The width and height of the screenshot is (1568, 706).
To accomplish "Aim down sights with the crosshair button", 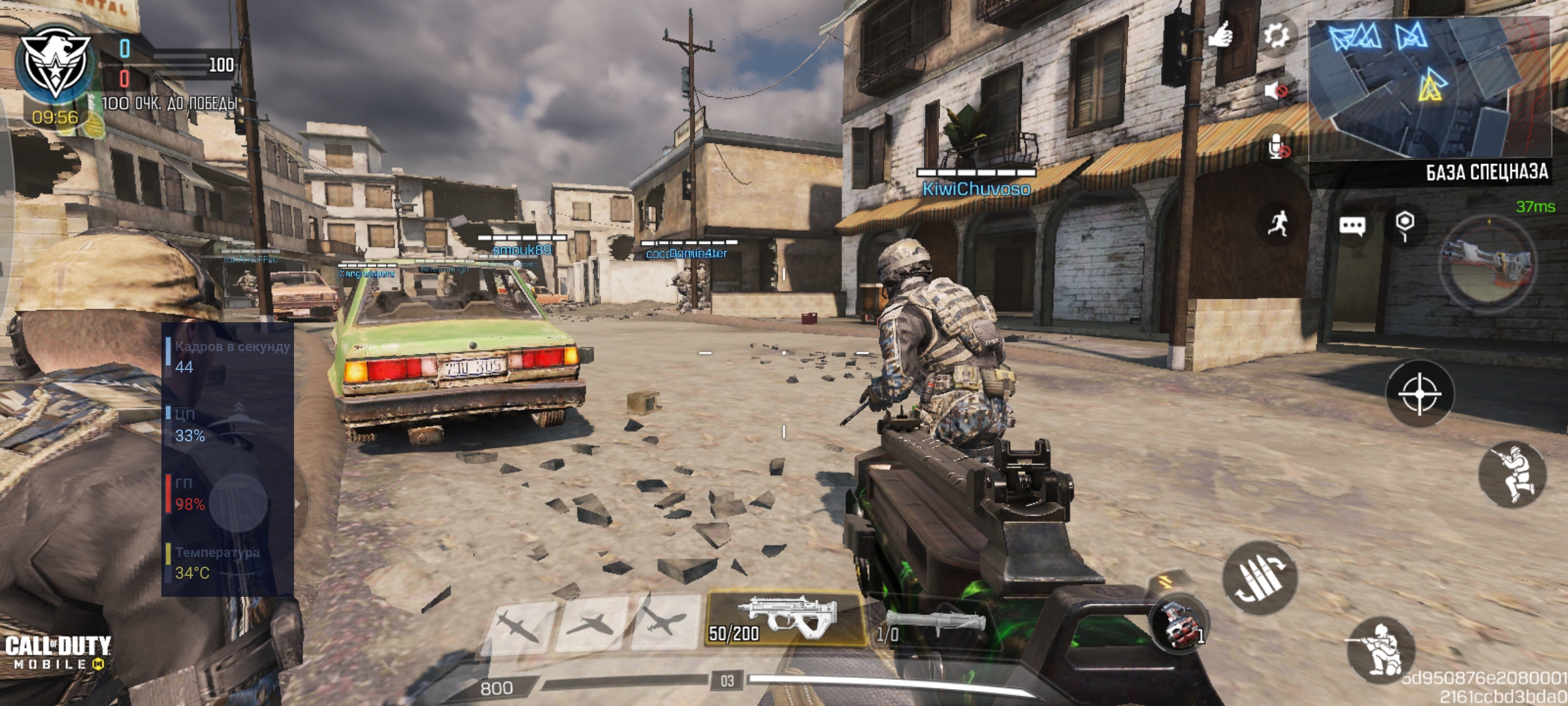I will tap(1420, 394).
